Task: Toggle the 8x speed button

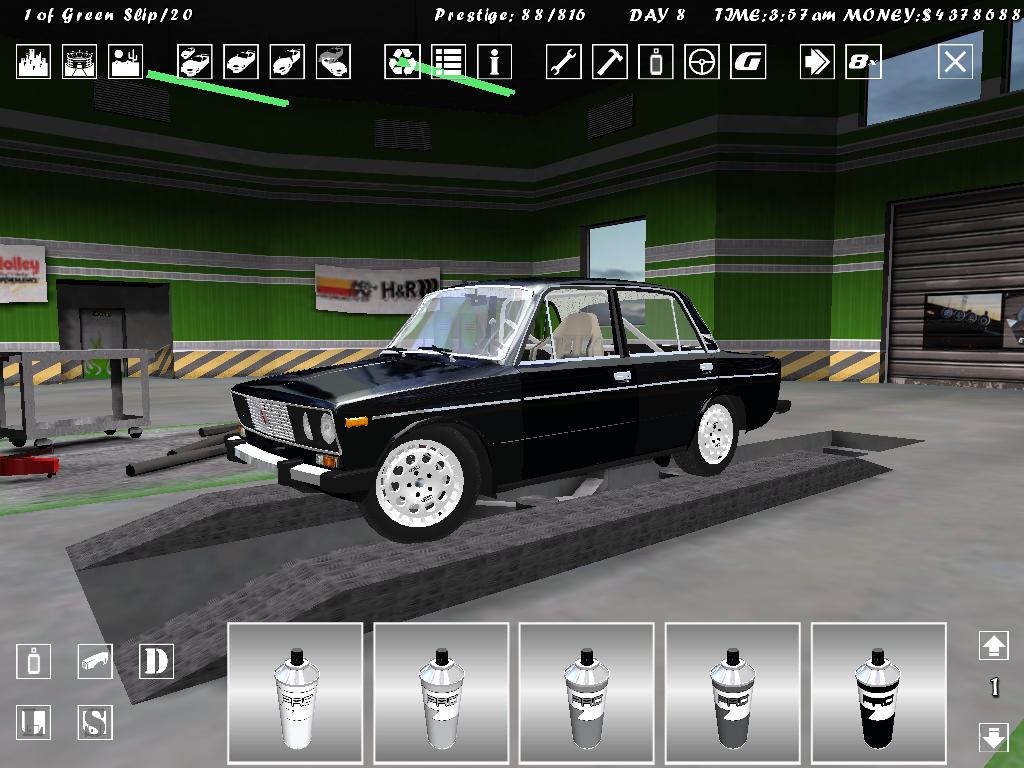Action: [x=863, y=62]
